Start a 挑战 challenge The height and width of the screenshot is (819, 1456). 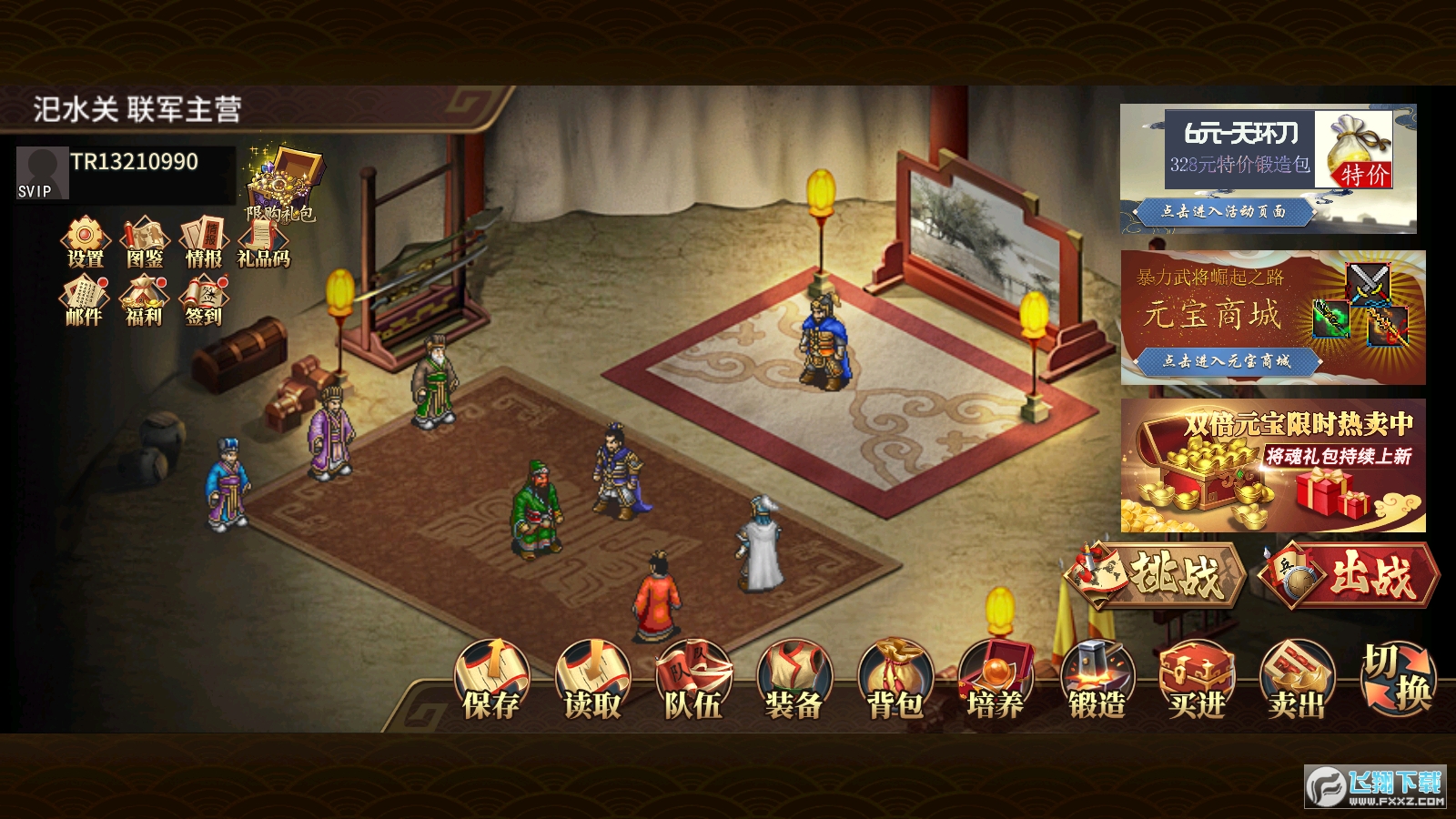click(1154, 575)
